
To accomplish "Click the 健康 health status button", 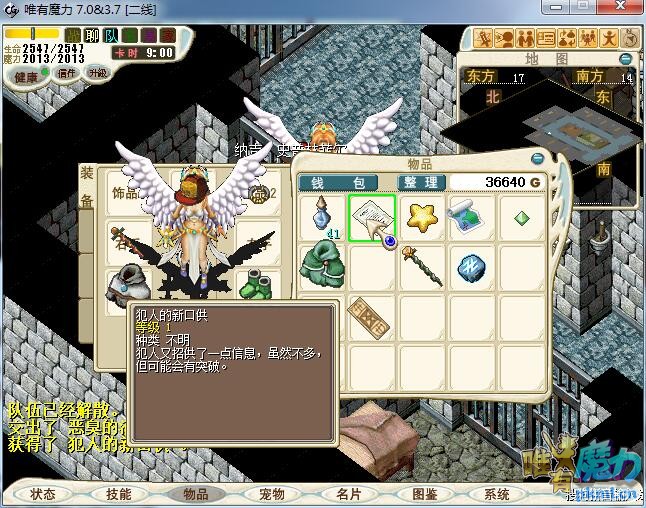I will (x=26, y=77).
